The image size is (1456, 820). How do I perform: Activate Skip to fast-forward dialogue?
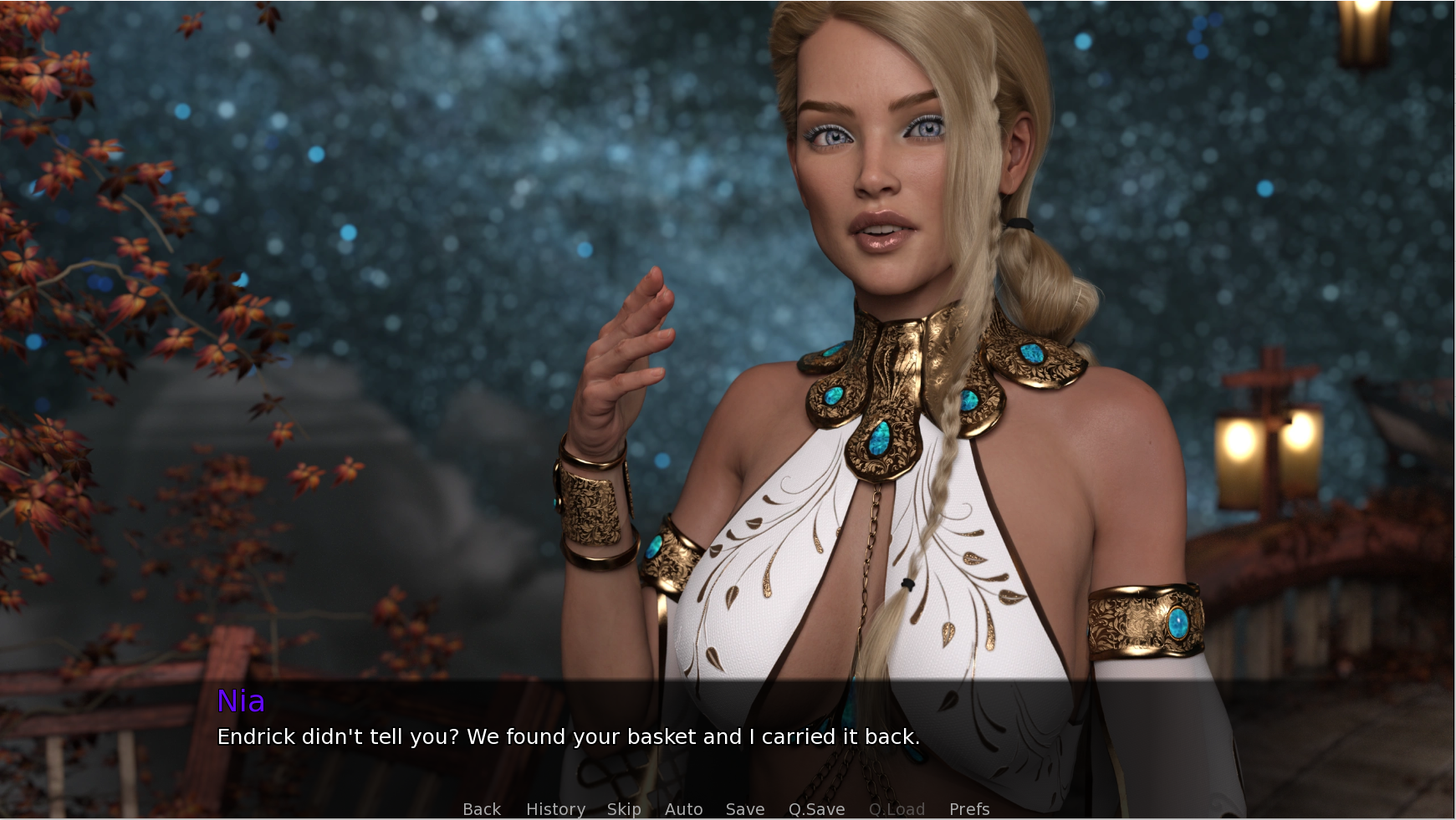pos(624,809)
